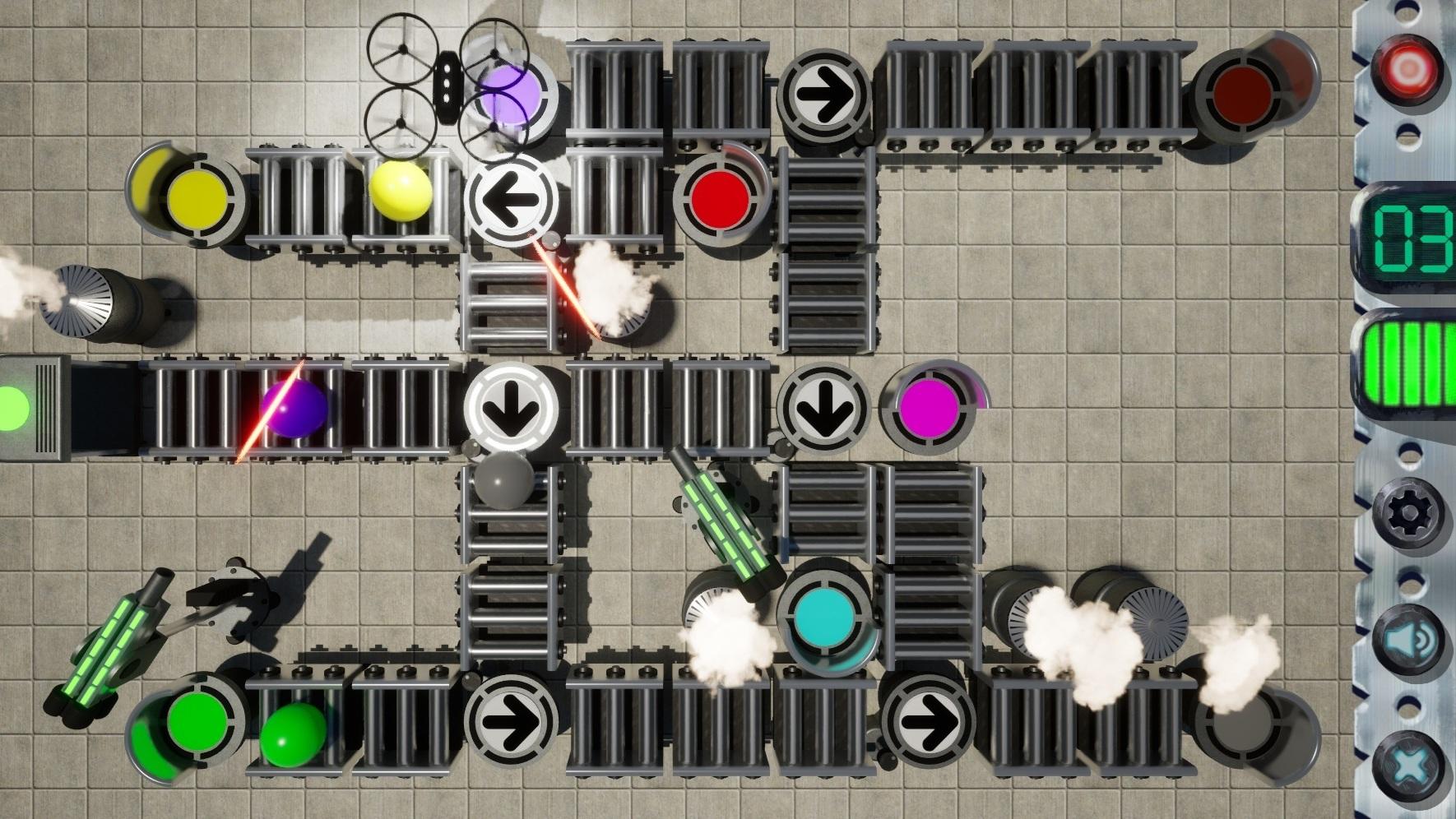The image size is (1456, 819).
Task: Switch the right-arrow junction below the cyan bin
Action: pyautogui.click(x=929, y=721)
